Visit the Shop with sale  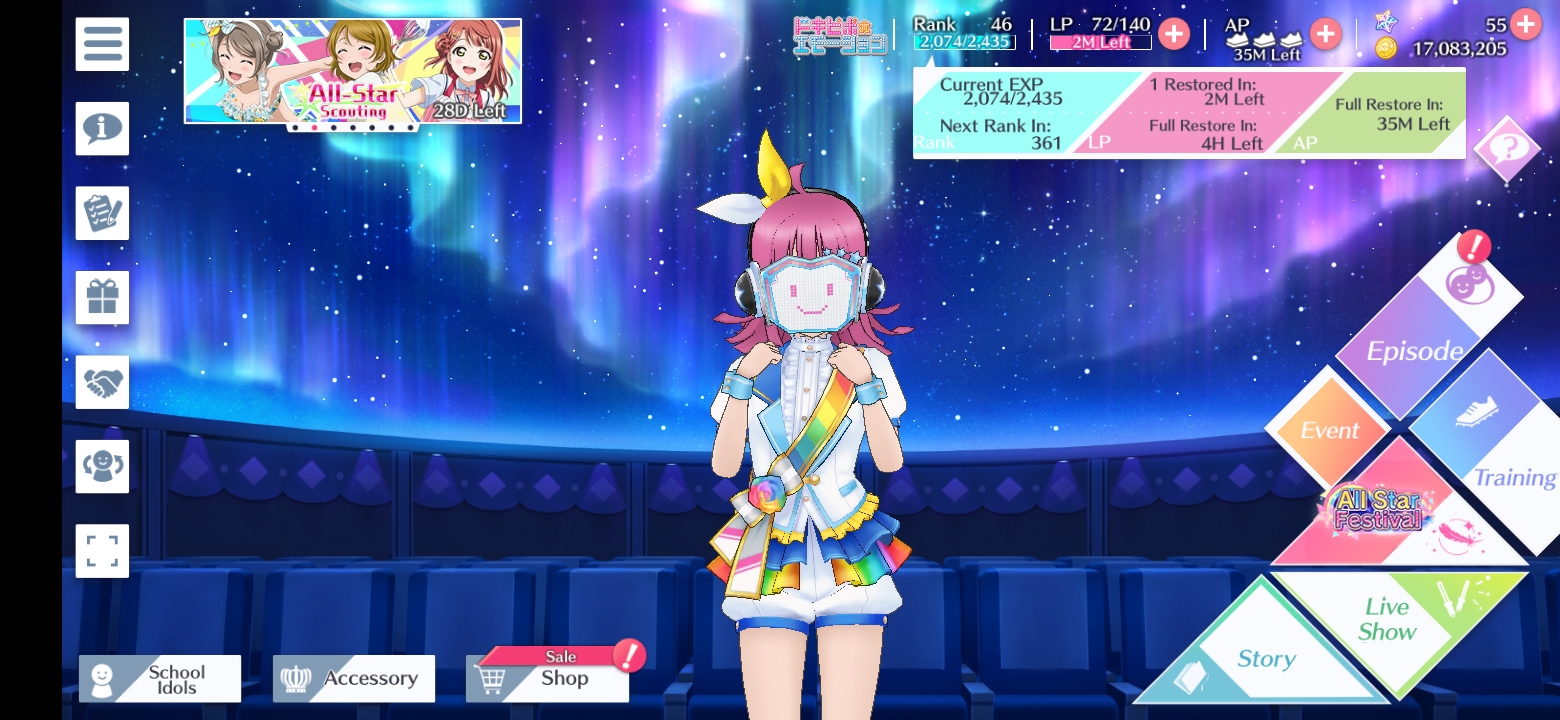[x=548, y=678]
